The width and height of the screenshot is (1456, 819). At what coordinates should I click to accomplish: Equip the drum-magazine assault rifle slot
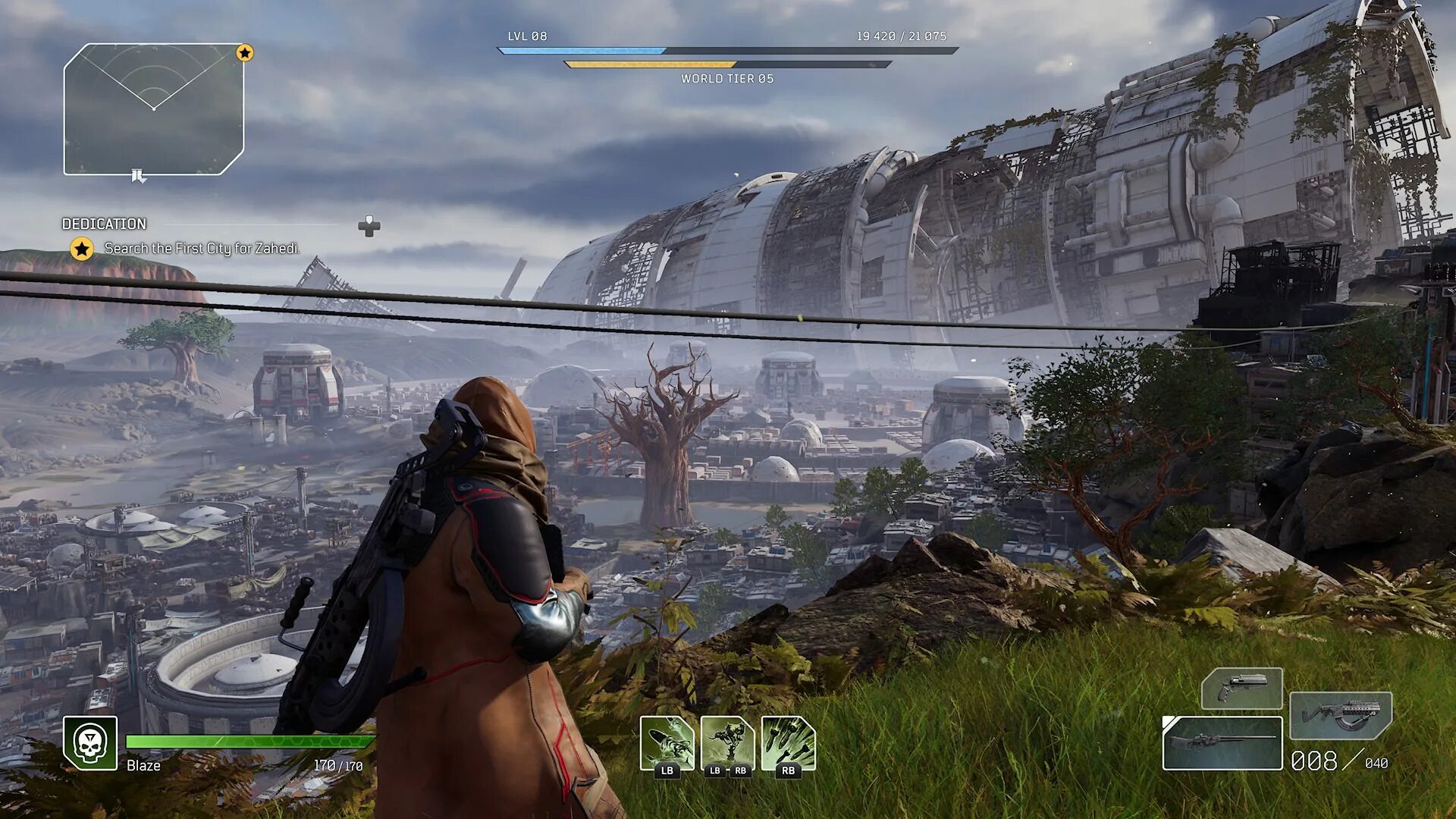click(1341, 715)
